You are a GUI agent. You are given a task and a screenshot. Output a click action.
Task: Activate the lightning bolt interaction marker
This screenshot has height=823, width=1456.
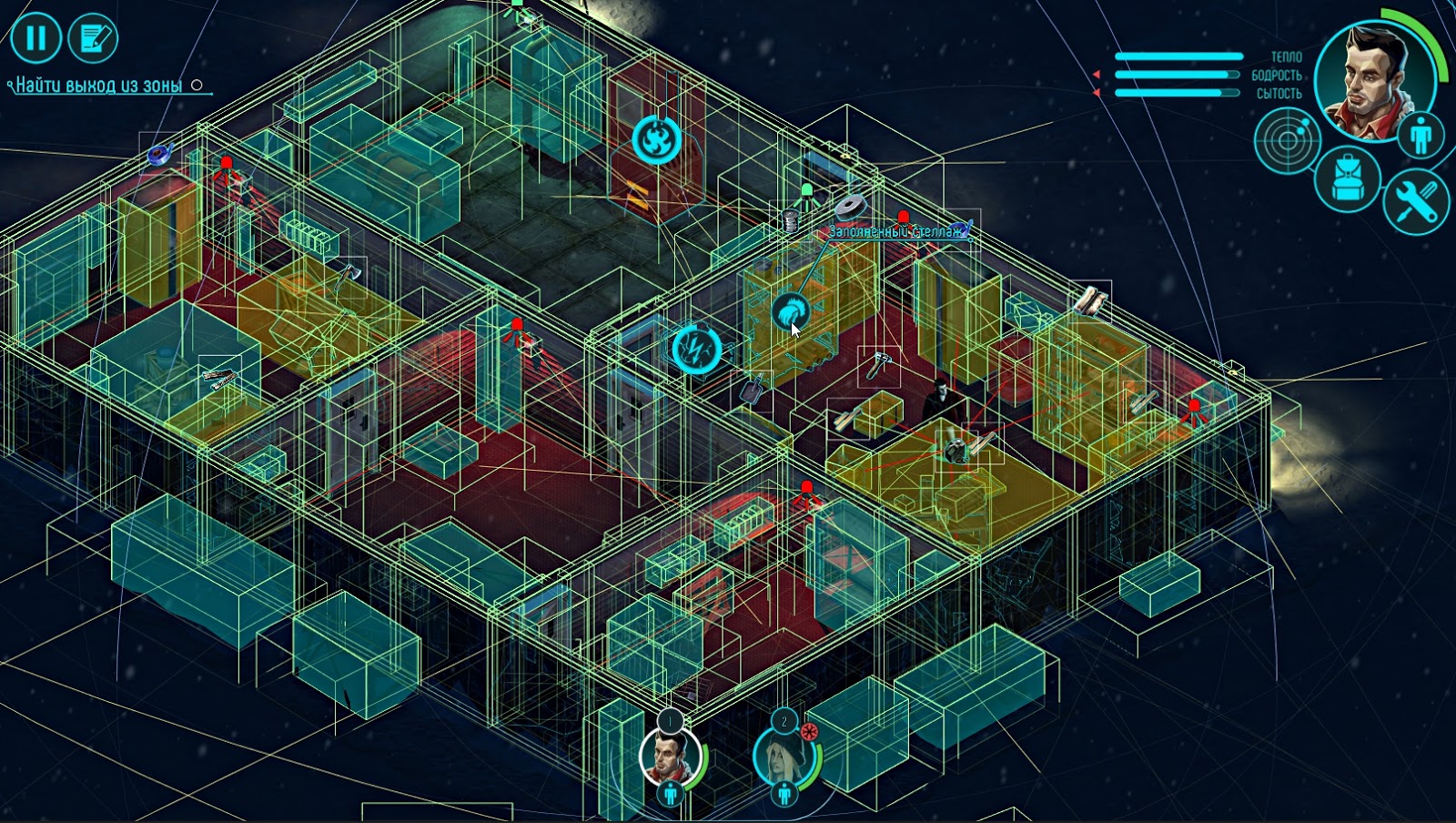click(x=697, y=350)
